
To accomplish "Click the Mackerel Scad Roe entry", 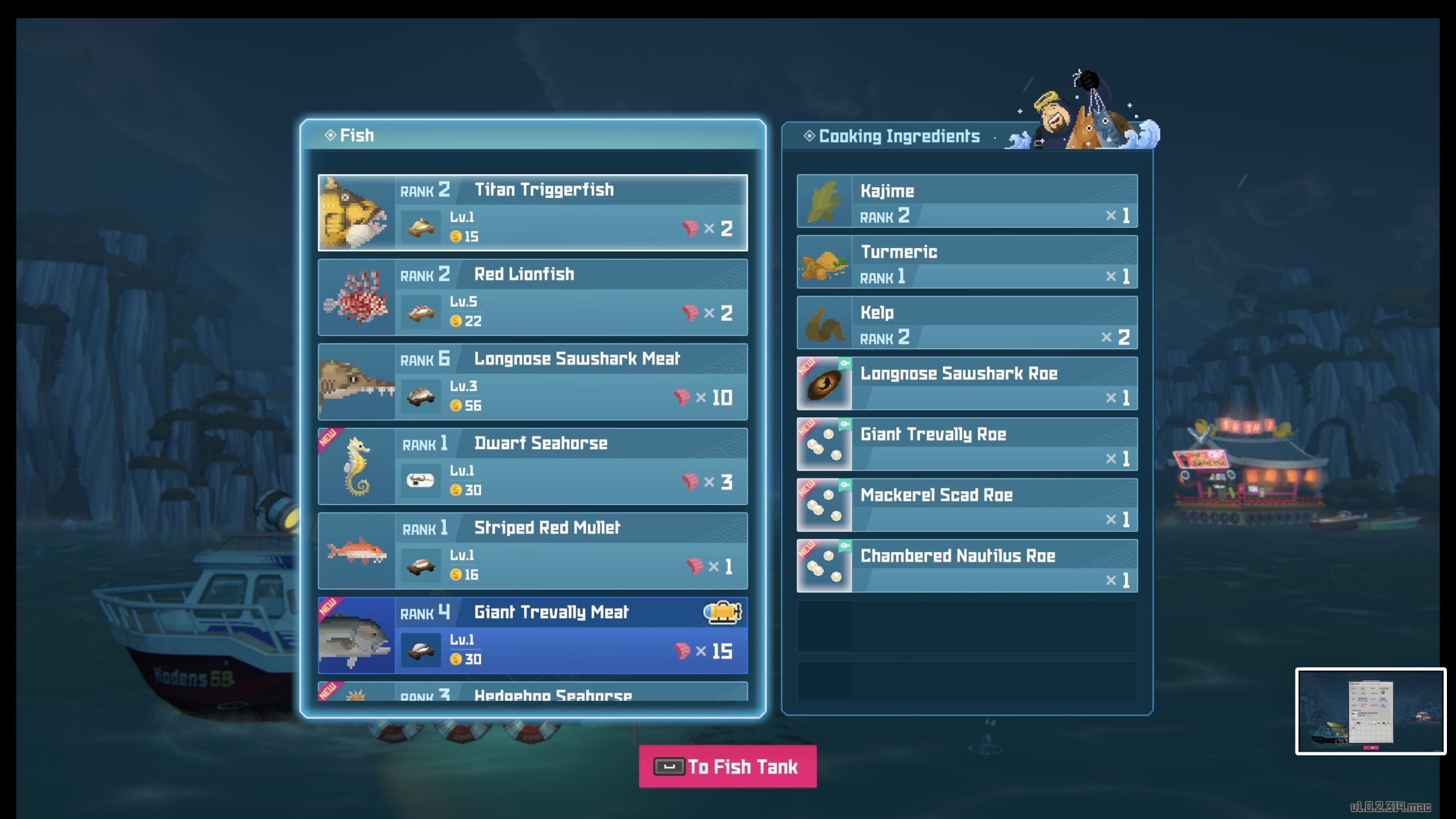I will pos(967,505).
